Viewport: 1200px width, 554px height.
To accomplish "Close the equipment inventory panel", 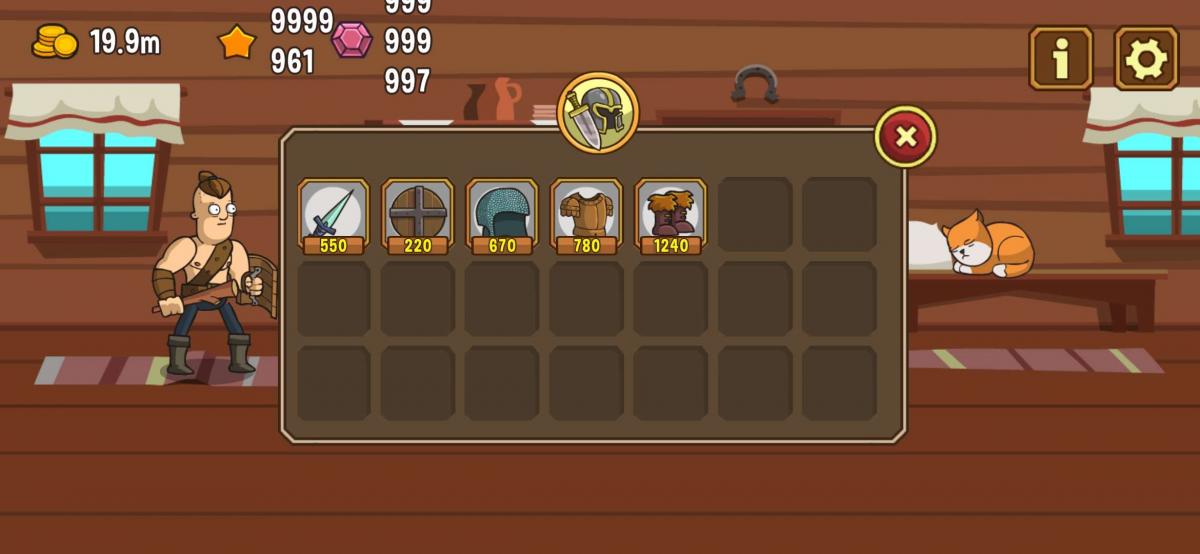I will tap(905, 137).
